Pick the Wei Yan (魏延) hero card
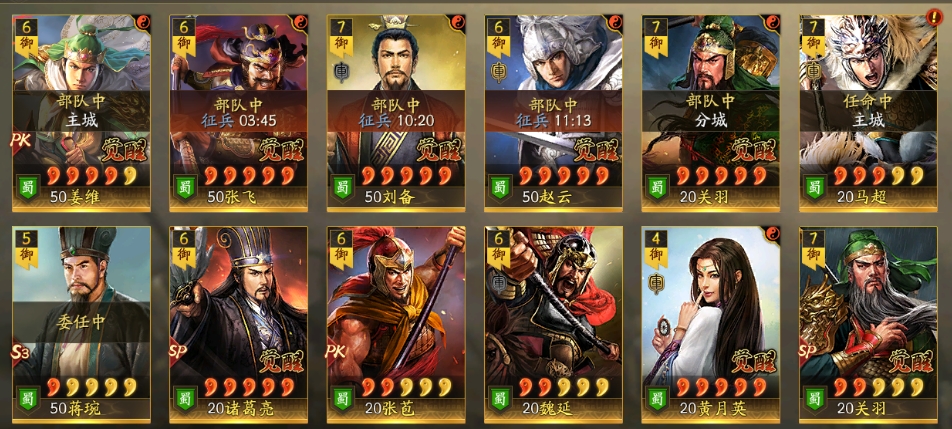Viewport: 952px width, 429px height. pos(553,322)
